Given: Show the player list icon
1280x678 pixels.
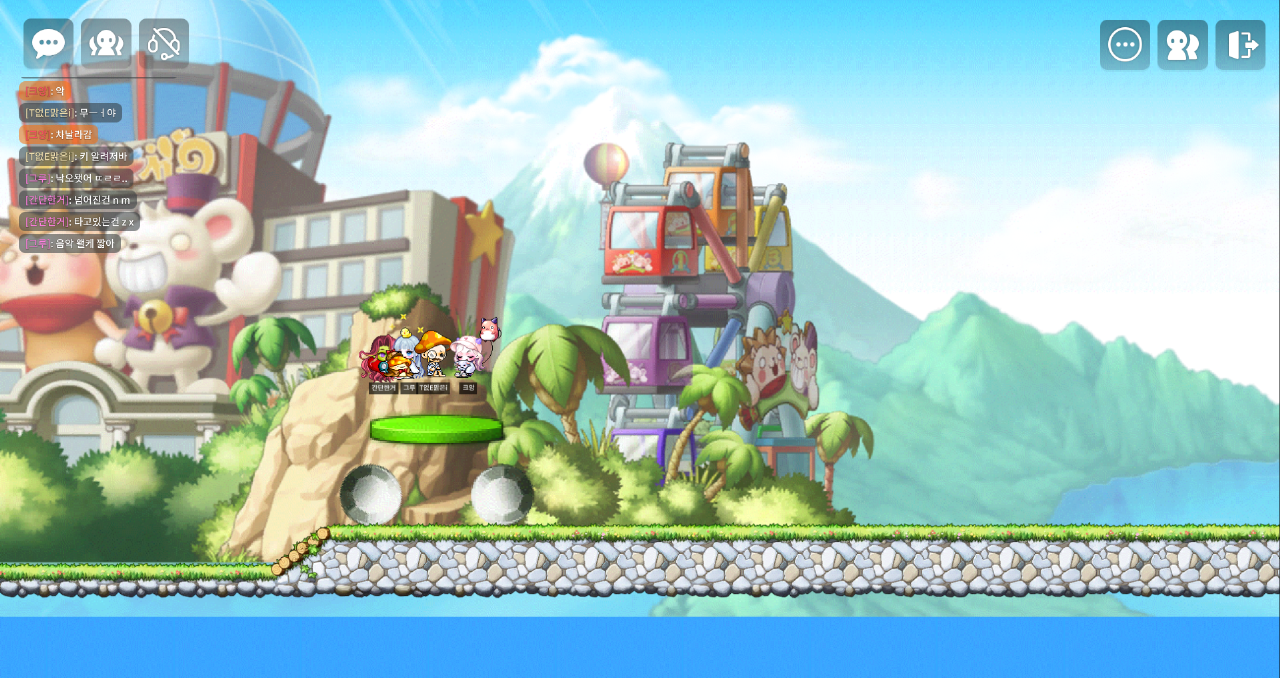Looking at the screenshot, I should pyautogui.click(x=1183, y=45).
